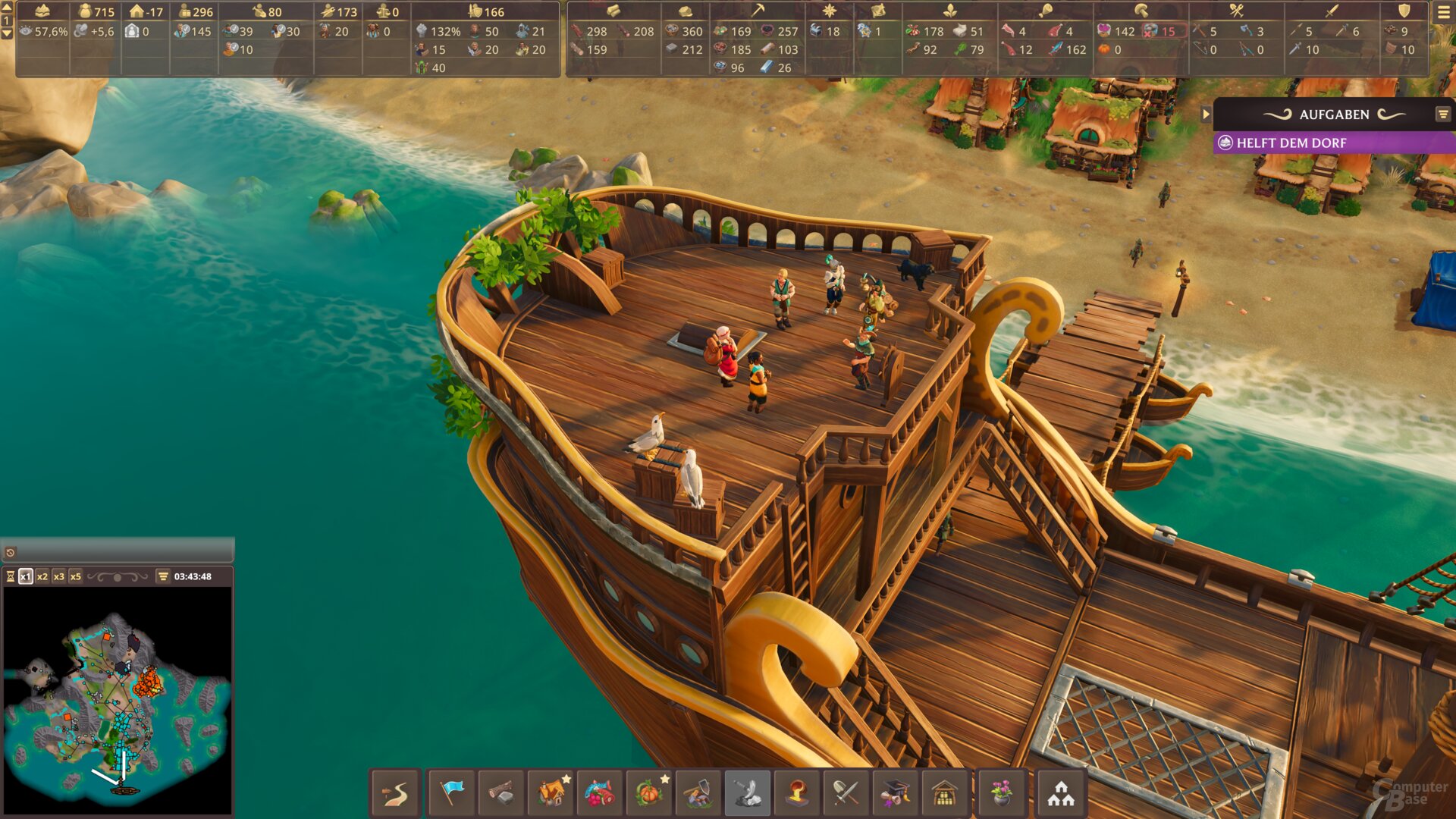Set game speed to x3
1456x819 pixels.
tap(59, 576)
